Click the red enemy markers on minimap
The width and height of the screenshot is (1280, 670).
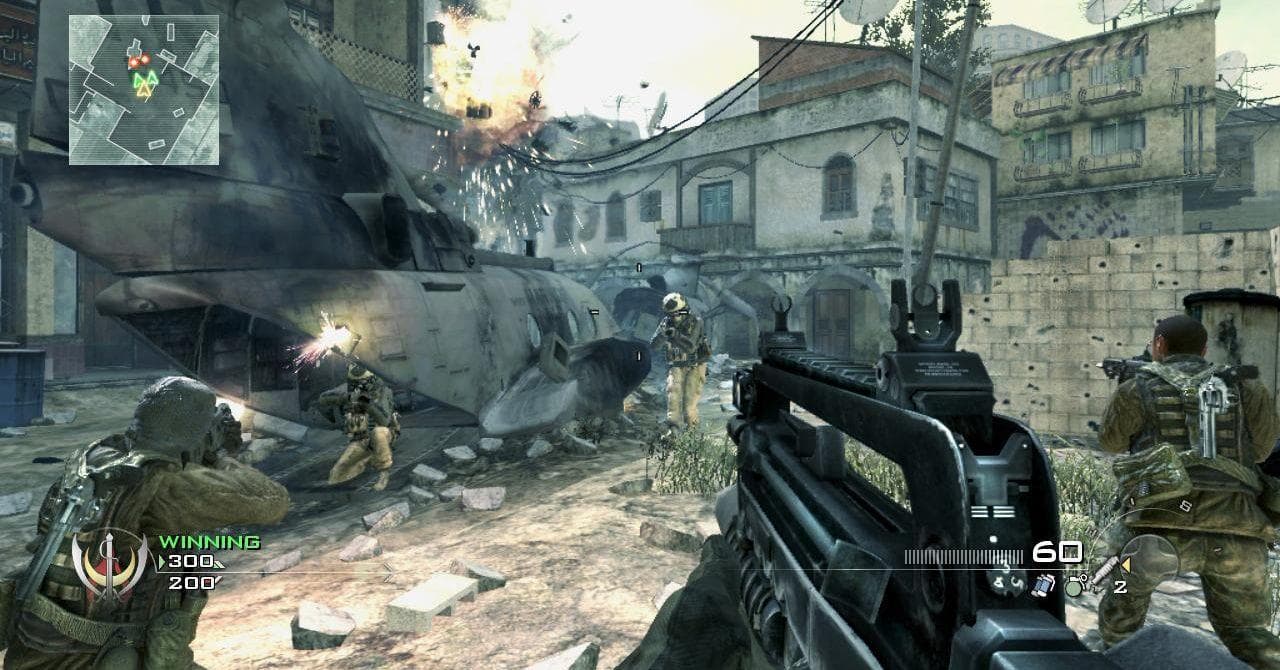[138, 61]
